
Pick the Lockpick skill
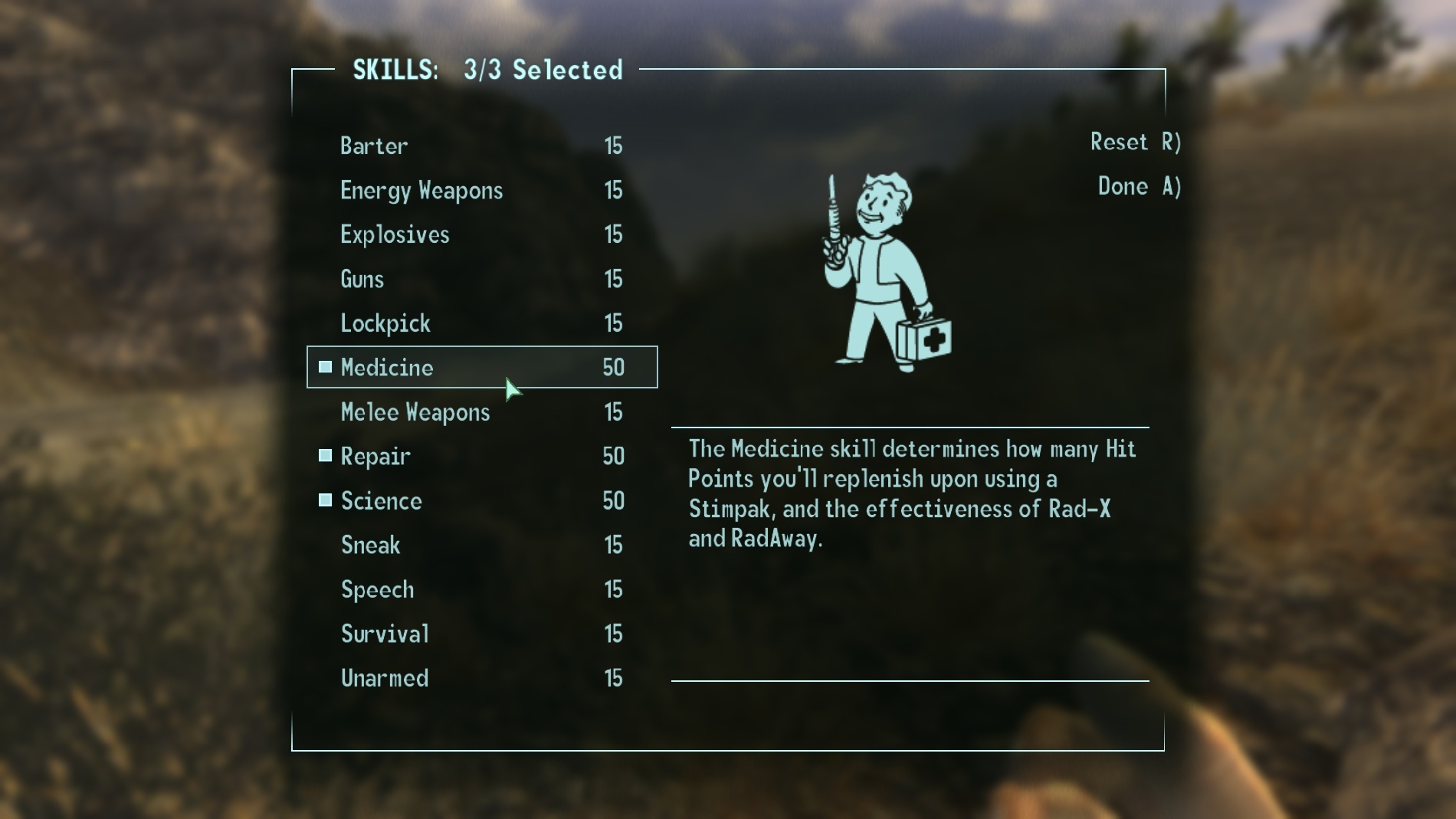click(x=385, y=323)
